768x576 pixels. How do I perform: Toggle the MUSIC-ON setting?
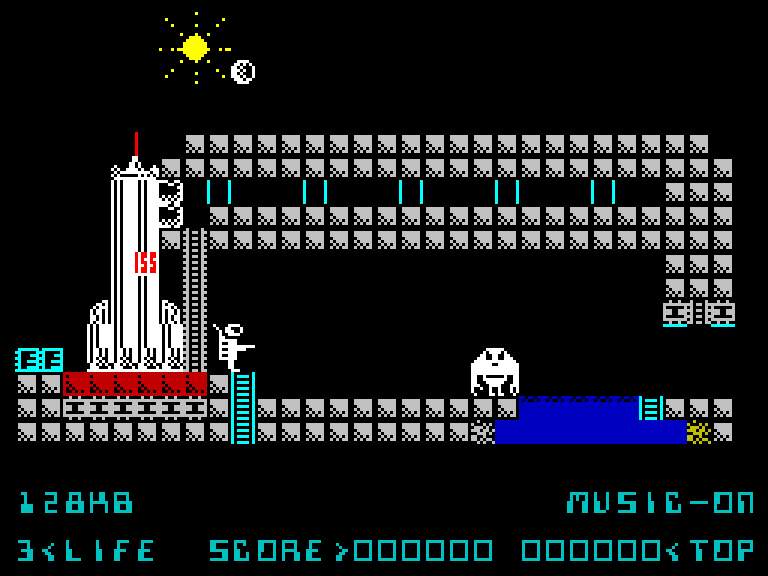[660, 502]
